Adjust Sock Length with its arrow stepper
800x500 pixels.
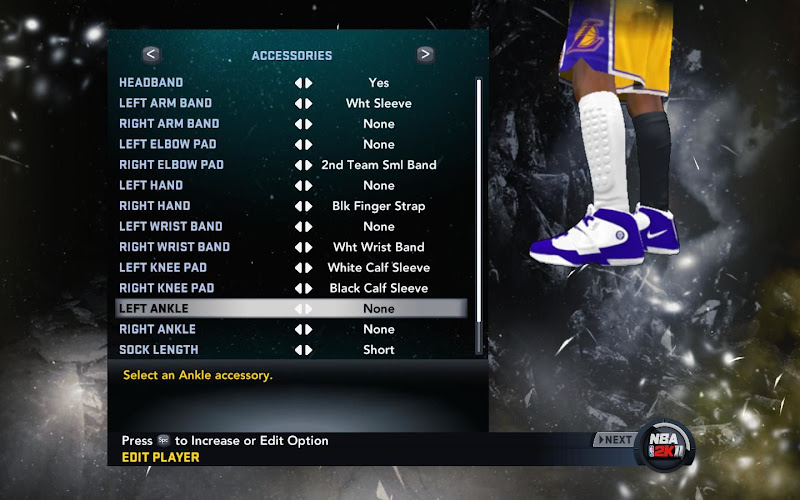303,350
